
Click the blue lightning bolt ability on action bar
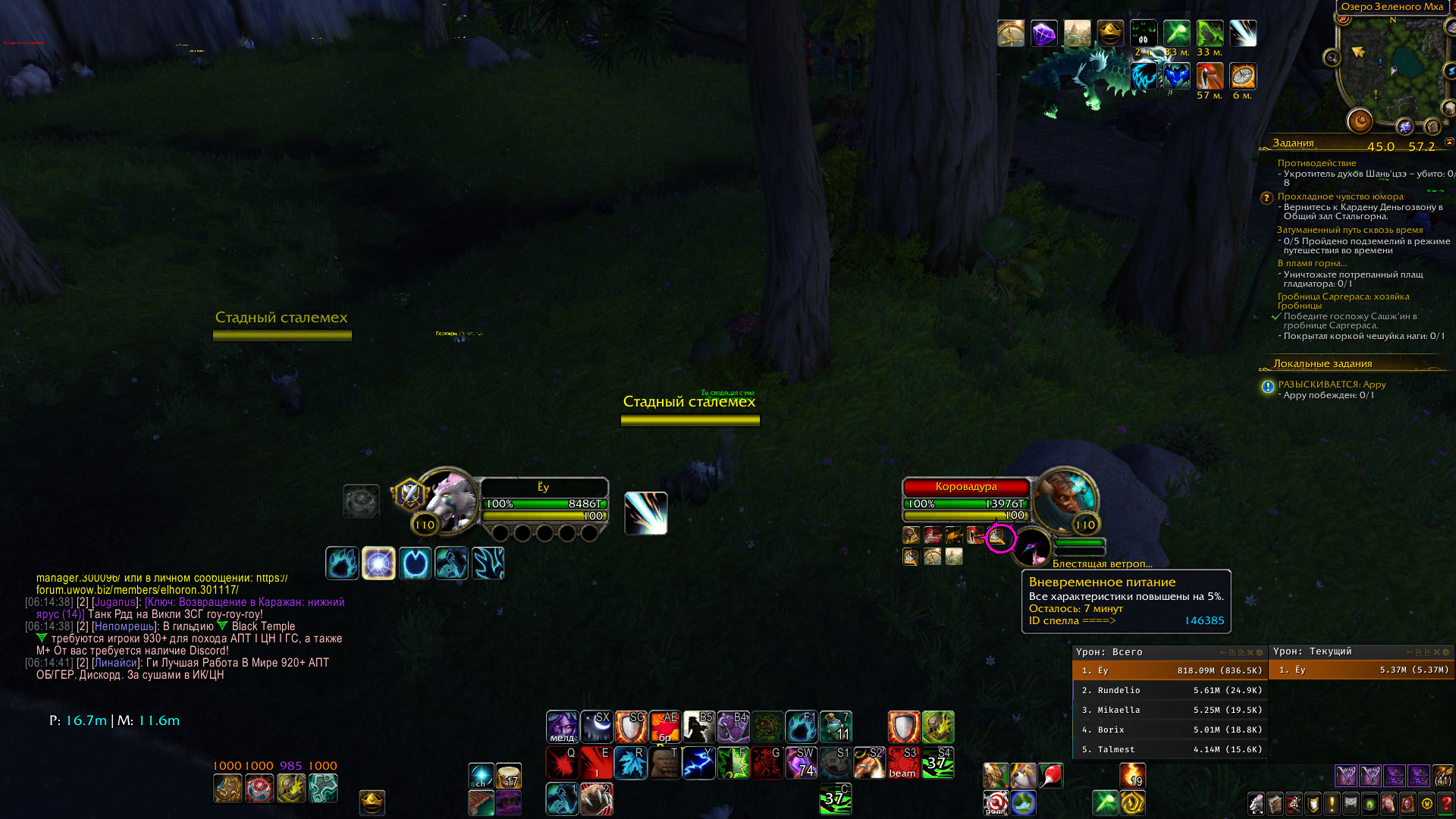tap(698, 763)
